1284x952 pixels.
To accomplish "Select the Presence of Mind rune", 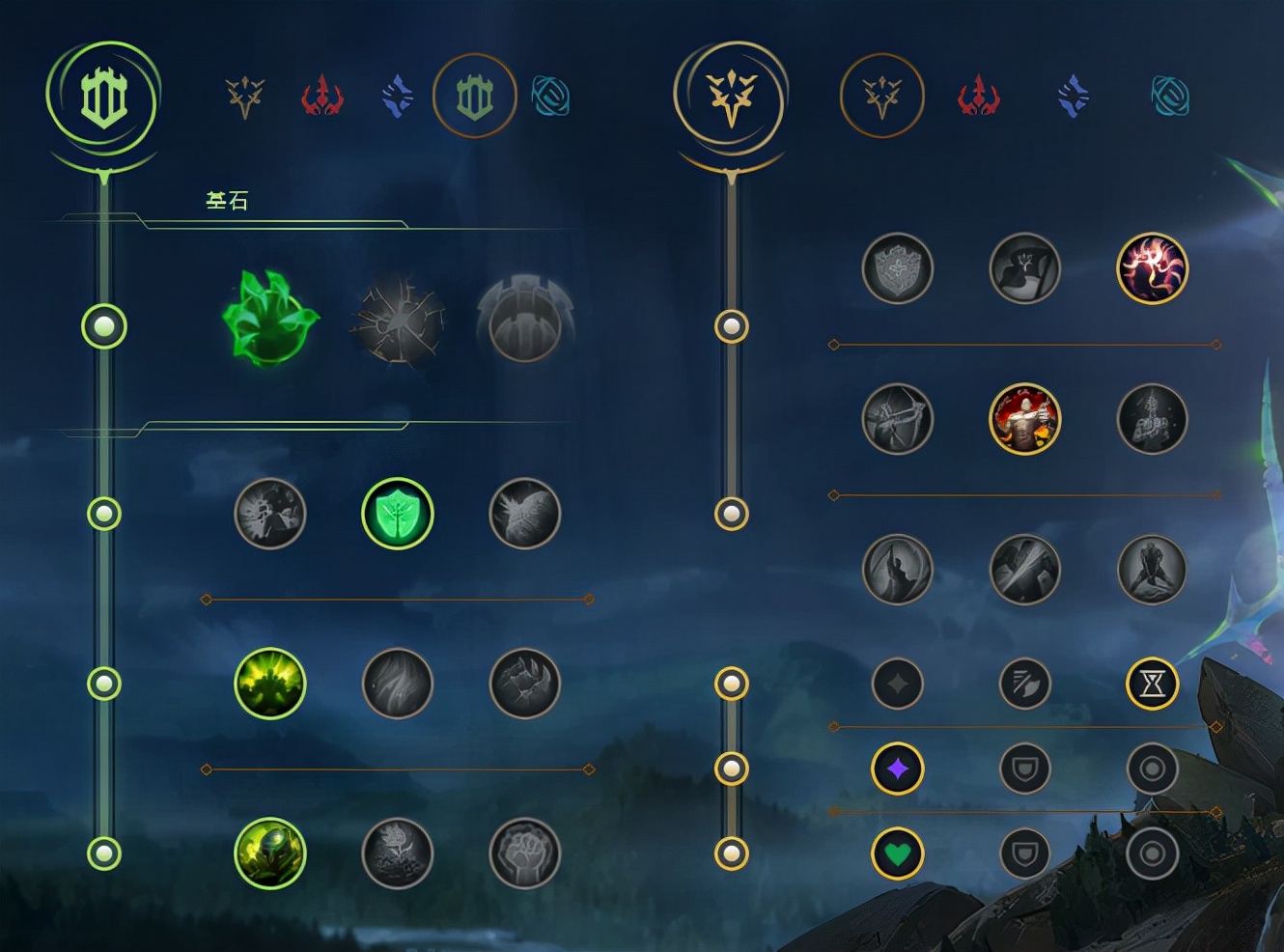I will tap(1152, 267).
